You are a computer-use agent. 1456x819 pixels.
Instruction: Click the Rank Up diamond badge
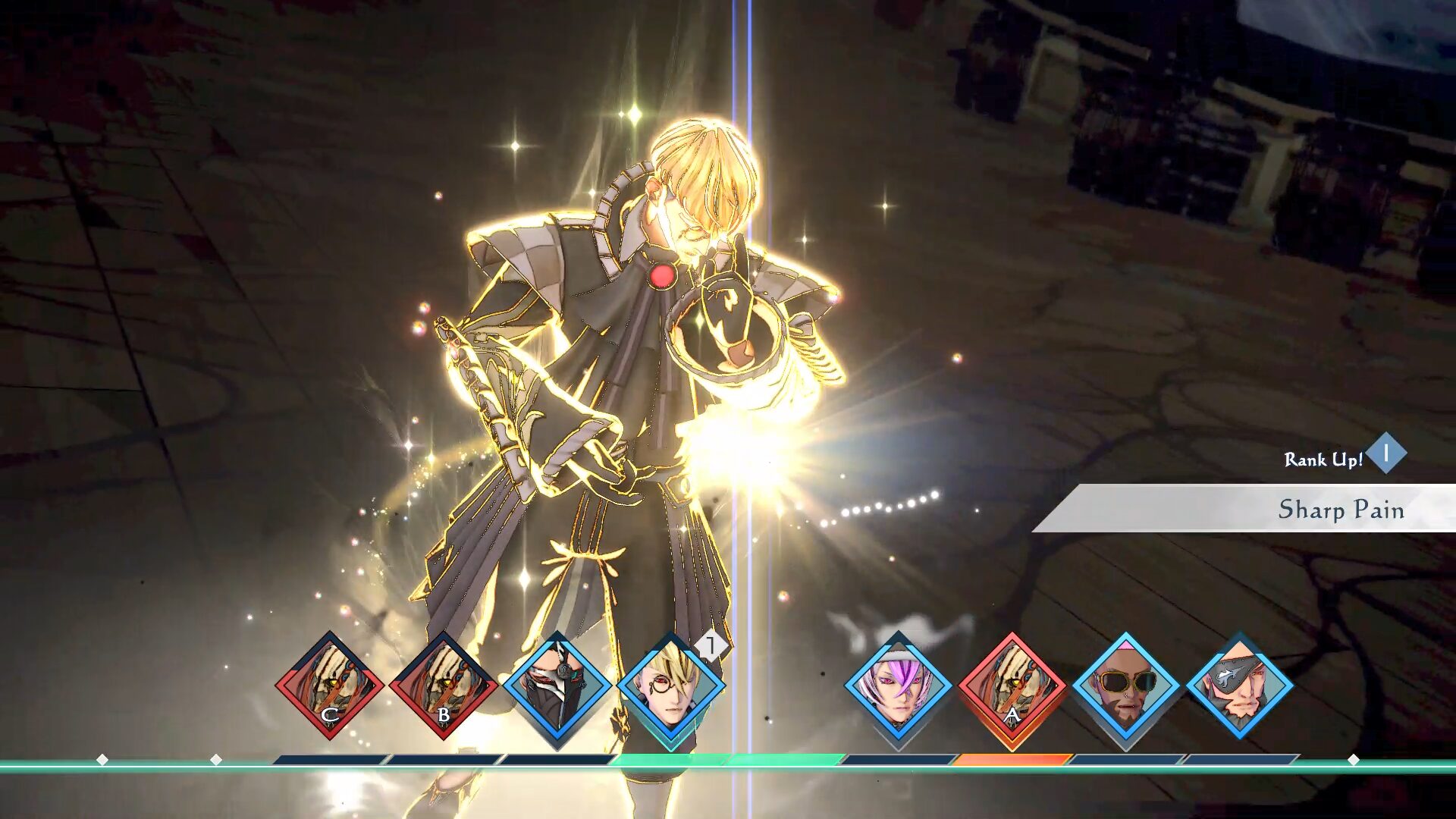tap(1386, 453)
